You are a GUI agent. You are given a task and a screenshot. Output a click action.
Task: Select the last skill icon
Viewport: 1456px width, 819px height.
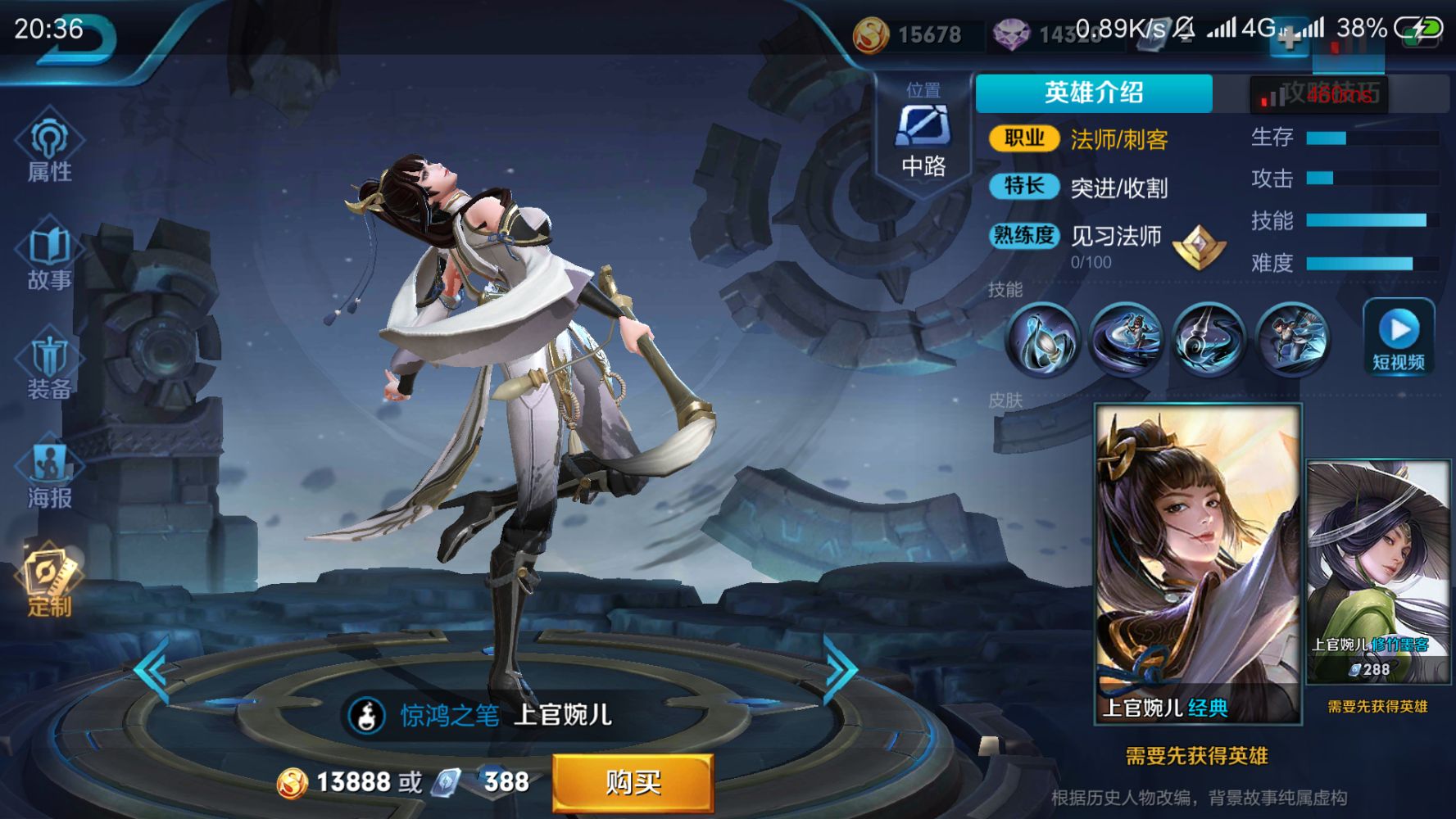click(x=1291, y=337)
